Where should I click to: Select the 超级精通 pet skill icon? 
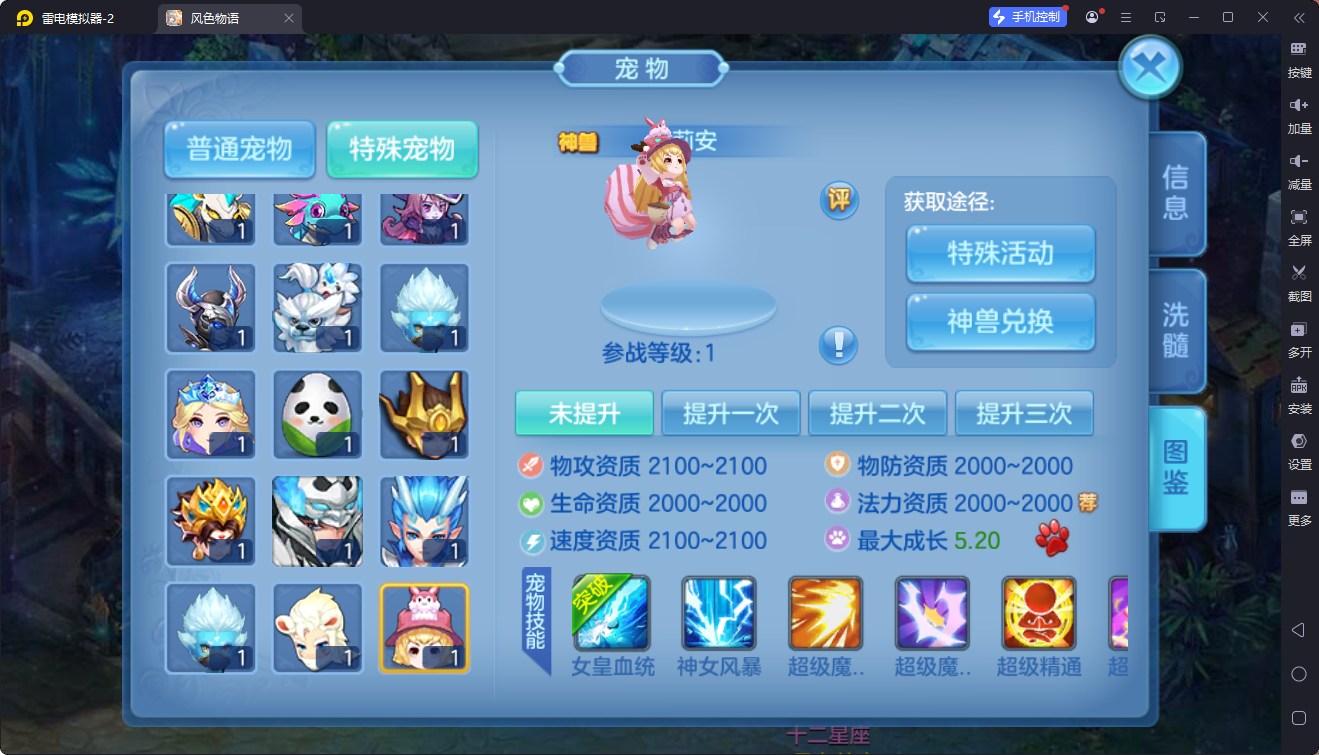point(1038,611)
